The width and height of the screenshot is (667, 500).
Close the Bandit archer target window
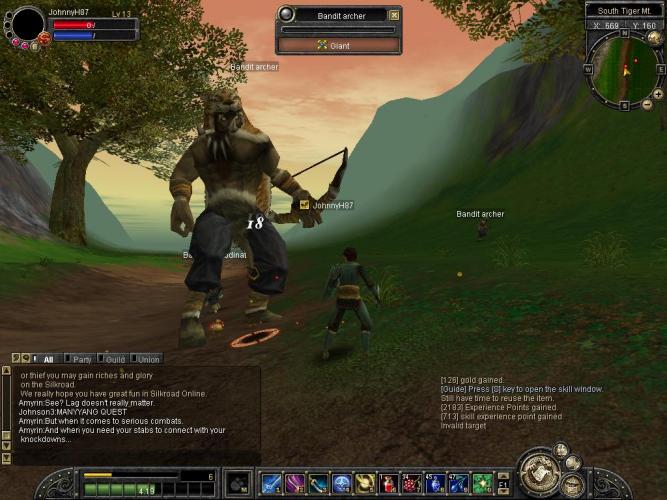tap(394, 15)
